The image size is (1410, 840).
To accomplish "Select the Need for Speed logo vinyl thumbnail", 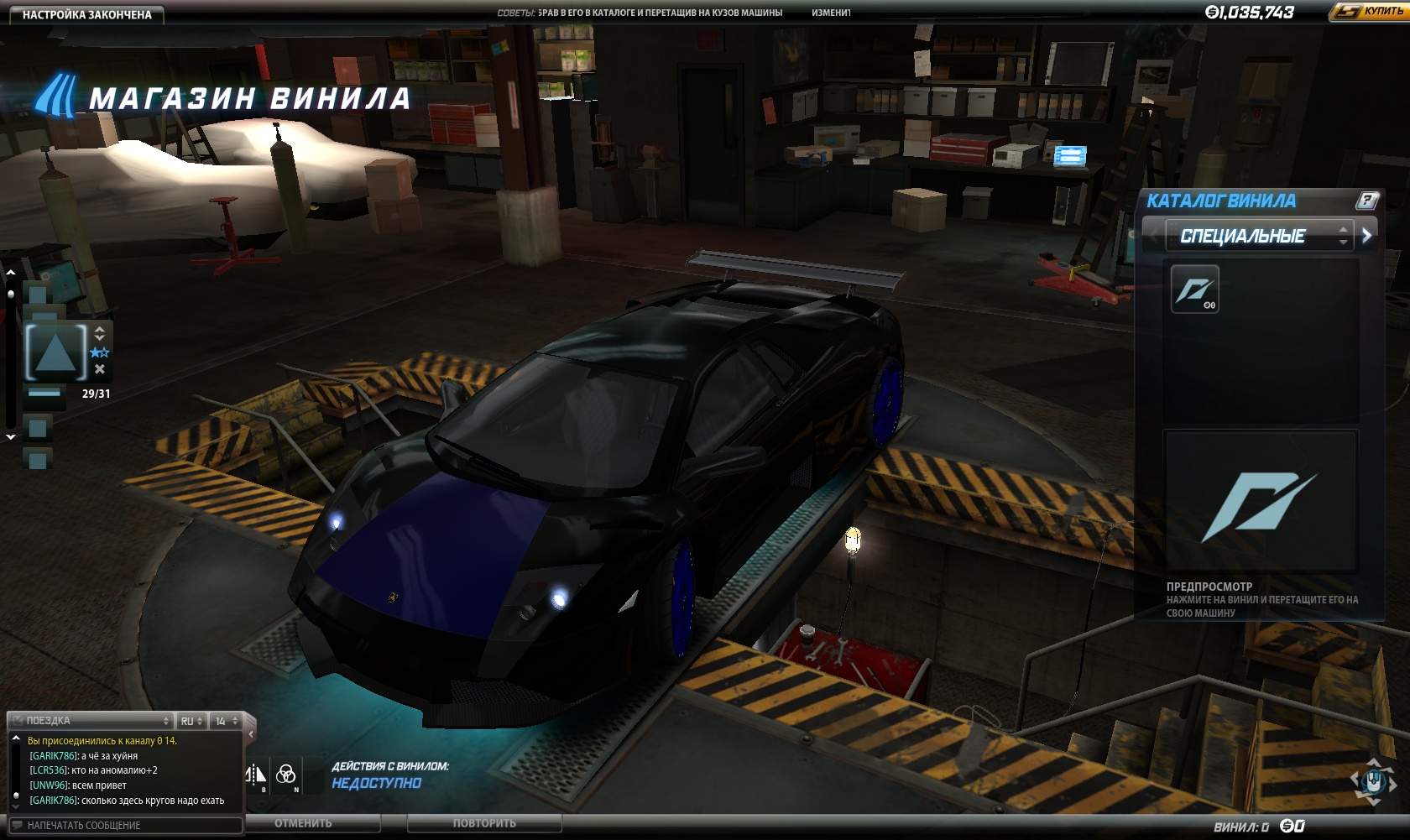I will [x=1194, y=290].
